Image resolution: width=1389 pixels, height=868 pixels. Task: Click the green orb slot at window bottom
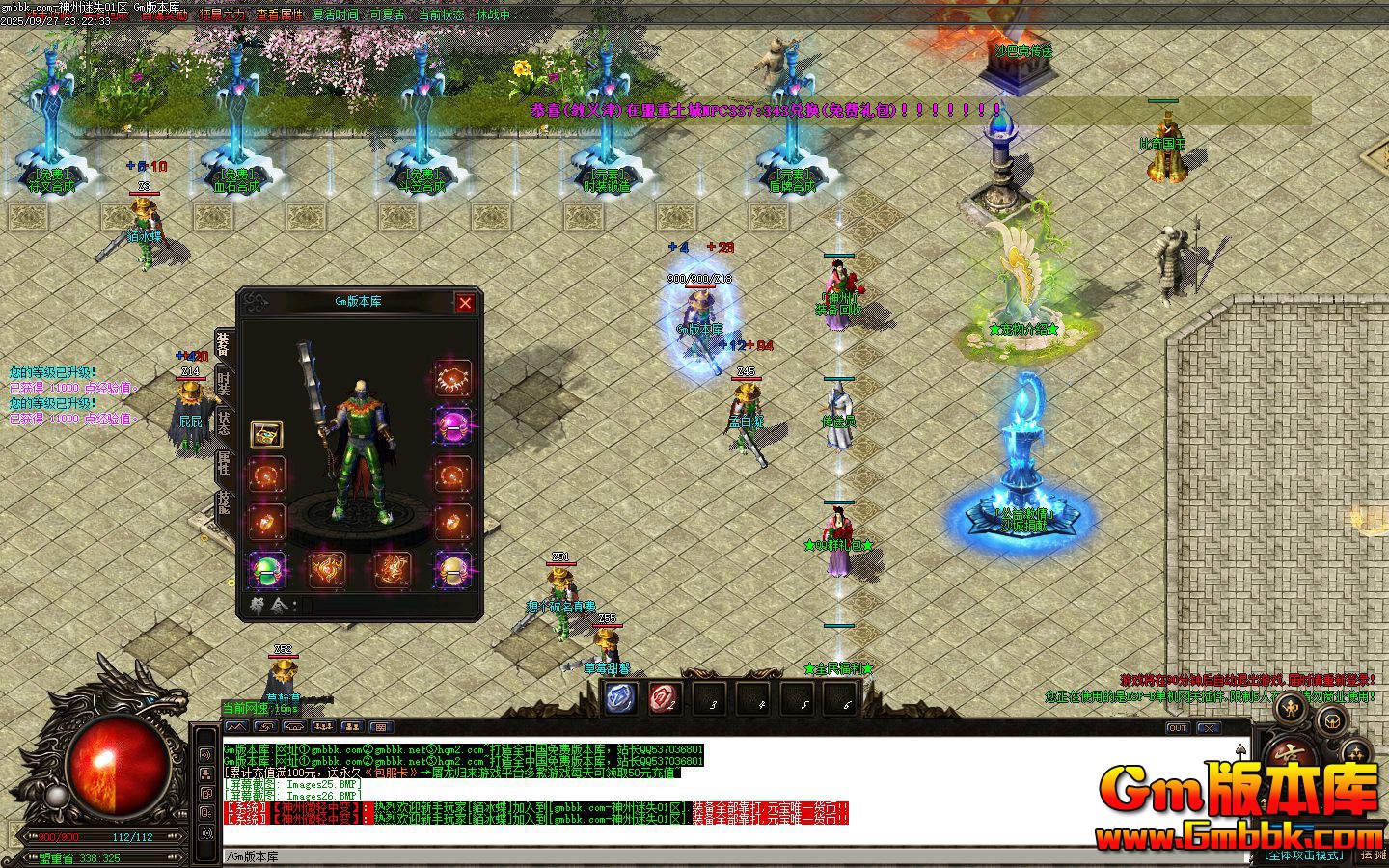265,569
